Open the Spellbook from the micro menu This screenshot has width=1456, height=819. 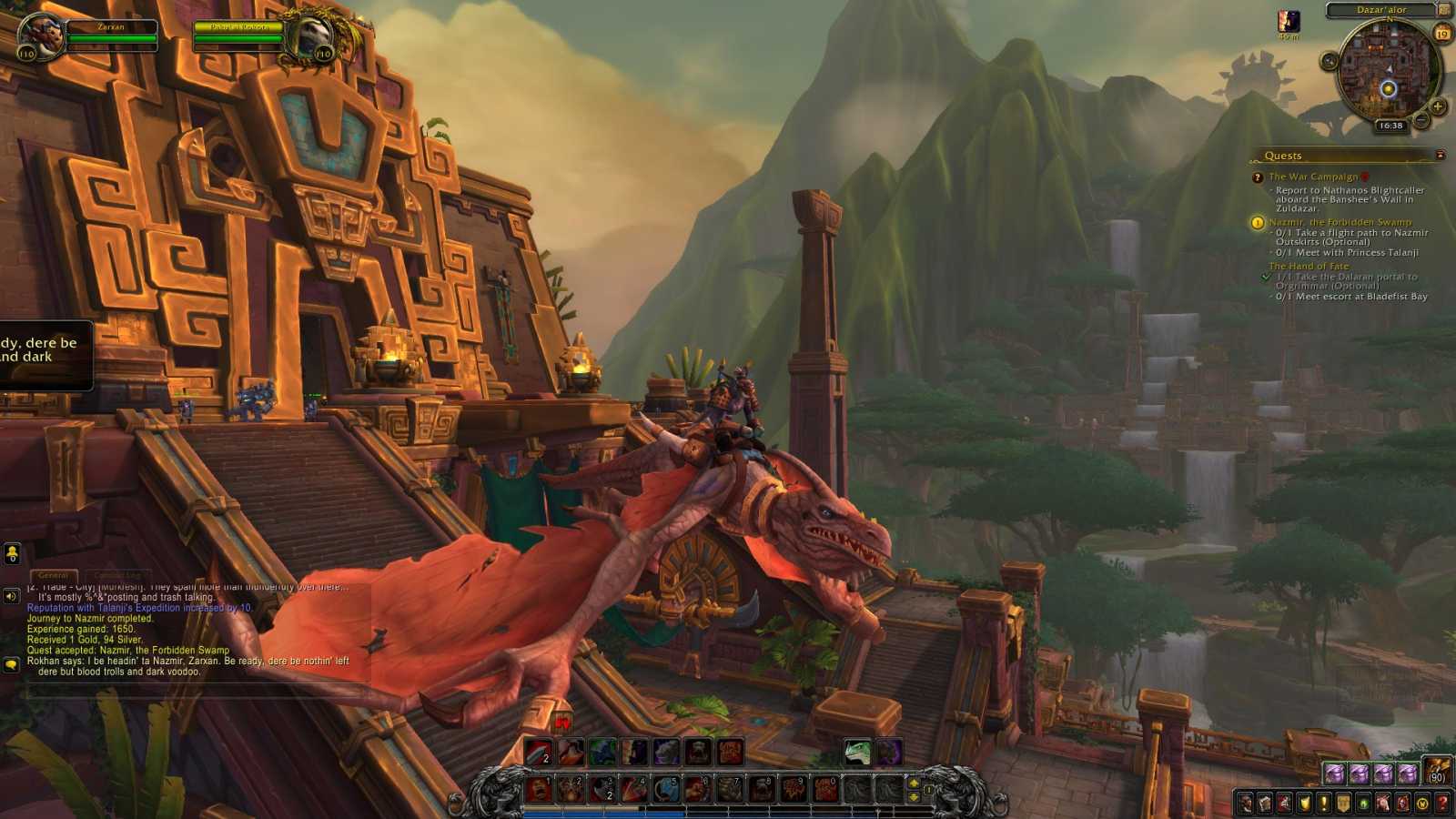1265,802
